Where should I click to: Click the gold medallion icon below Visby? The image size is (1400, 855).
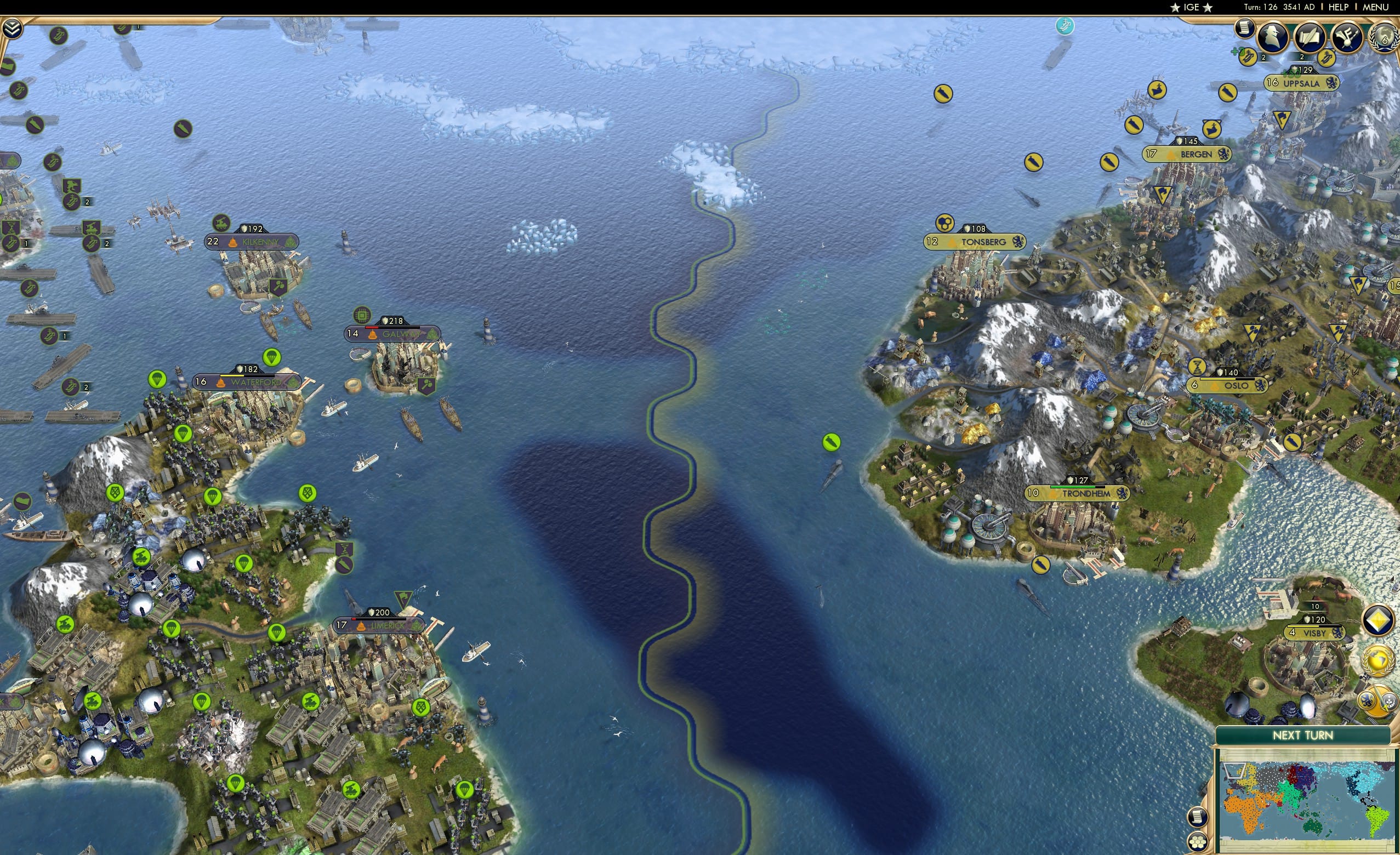click(x=1378, y=660)
